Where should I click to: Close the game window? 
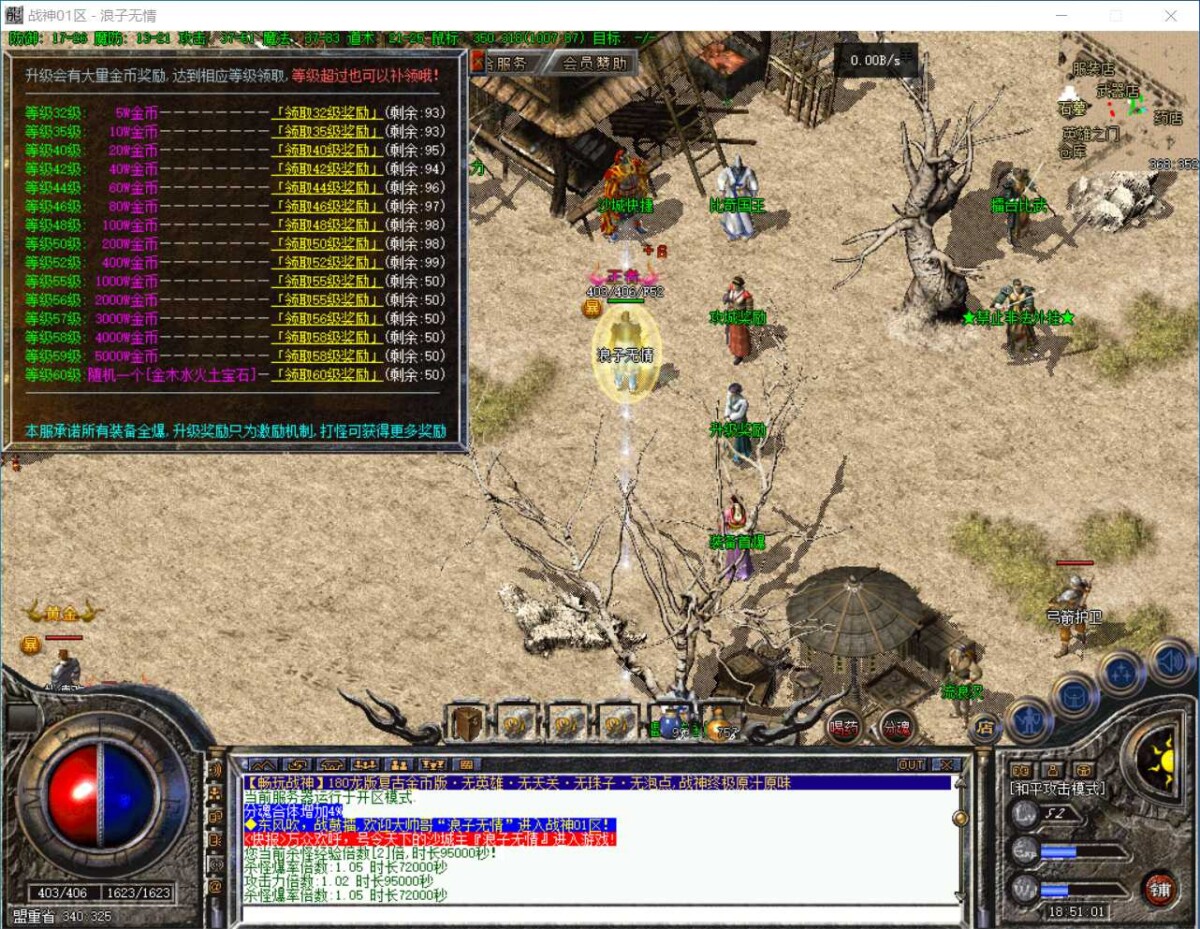click(x=1171, y=16)
